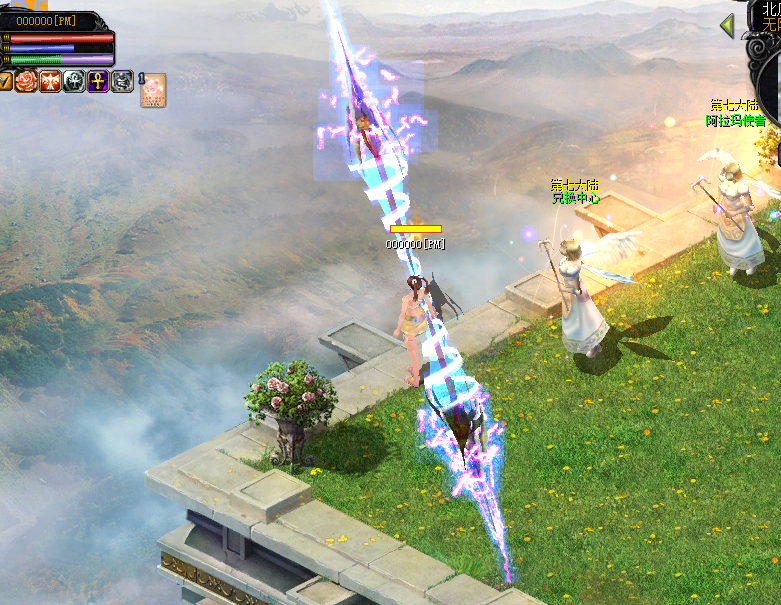Open the pink pig scroll item

(x=153, y=90)
